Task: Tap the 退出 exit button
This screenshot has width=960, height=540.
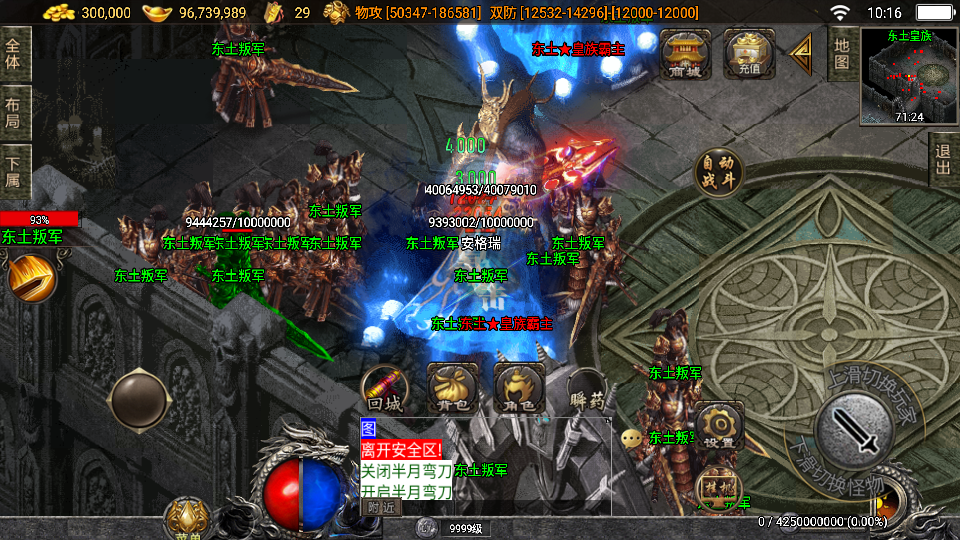Action: (x=943, y=159)
